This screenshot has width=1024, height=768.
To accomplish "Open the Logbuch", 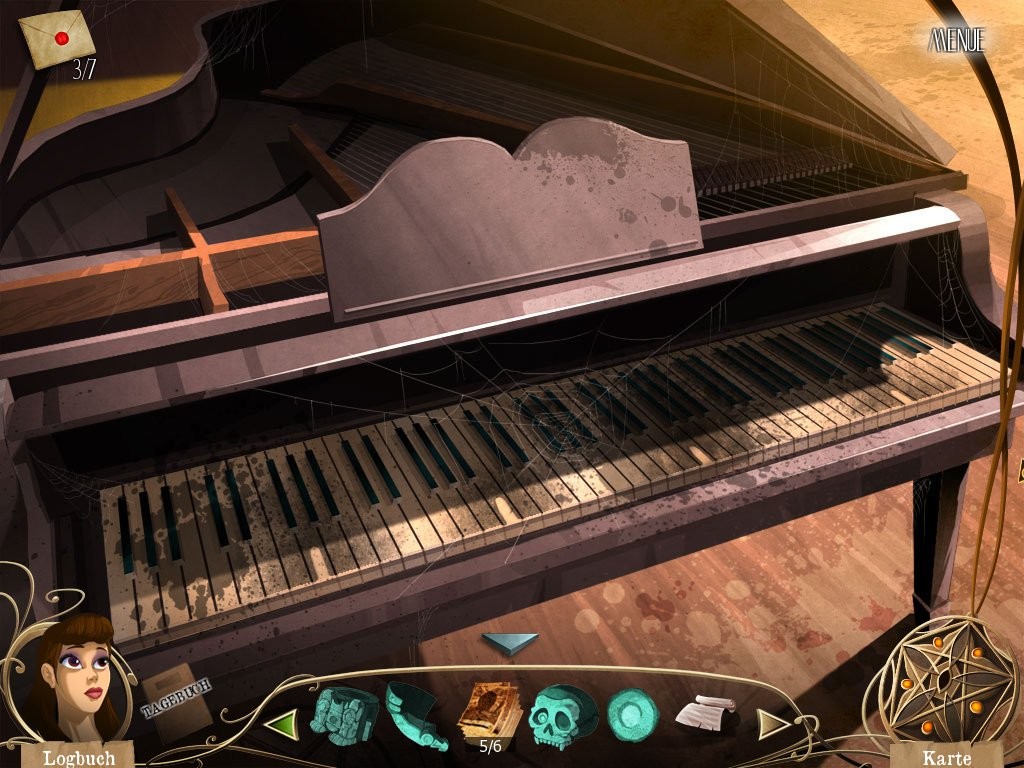I will 78,756.
